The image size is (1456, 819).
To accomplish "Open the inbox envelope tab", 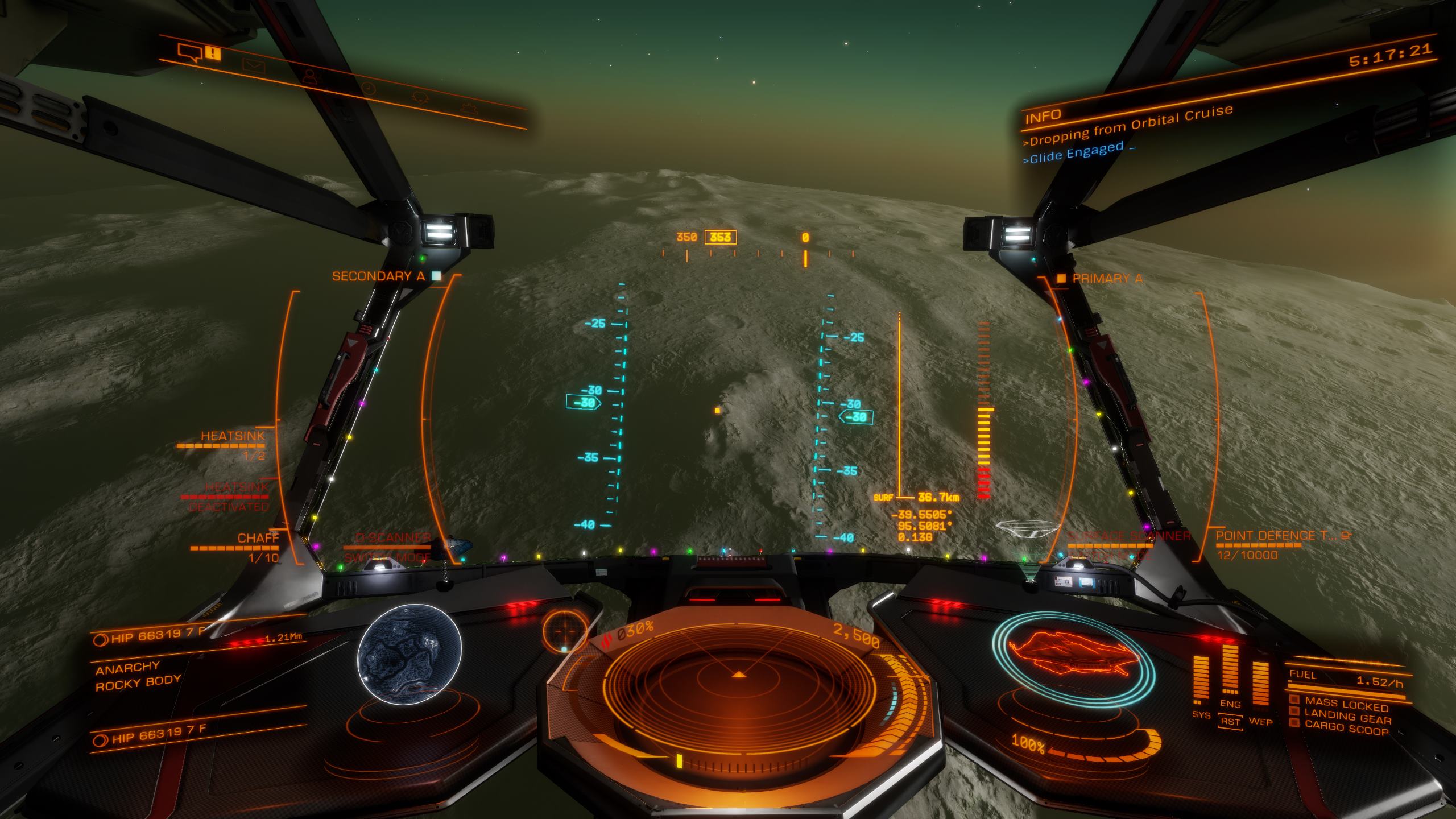I will tap(254, 65).
